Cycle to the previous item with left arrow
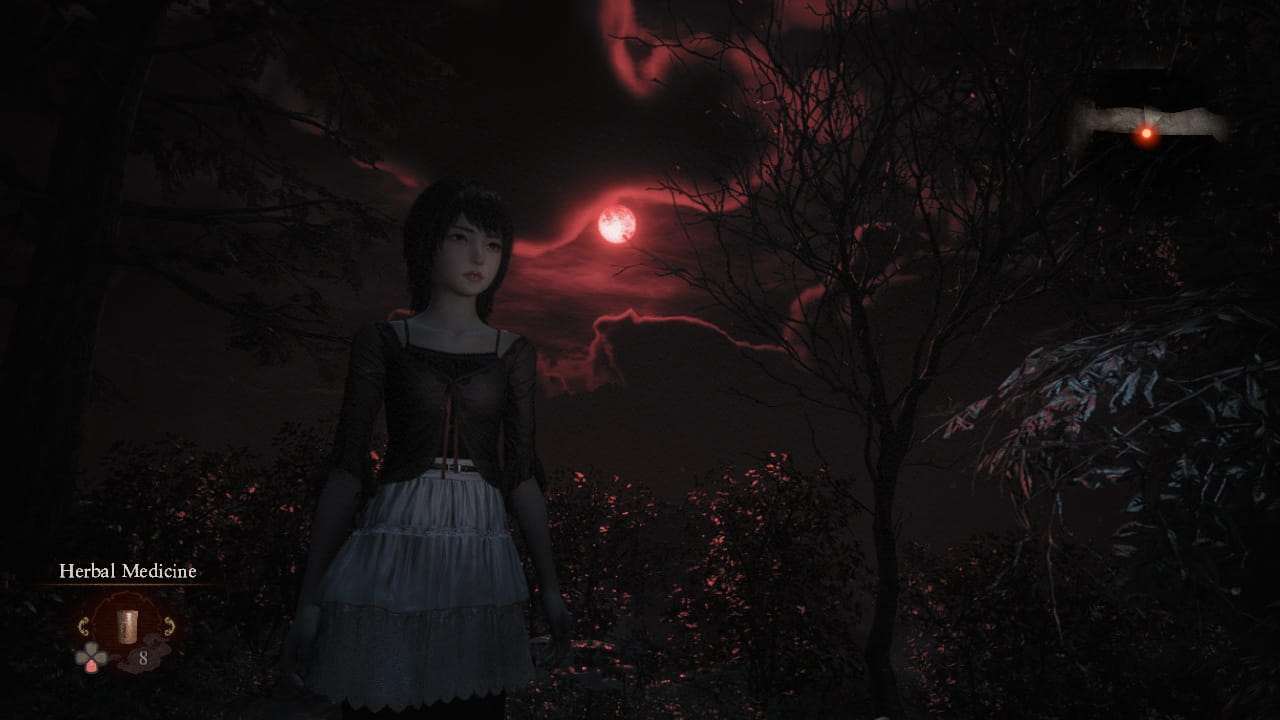 pyautogui.click(x=85, y=627)
